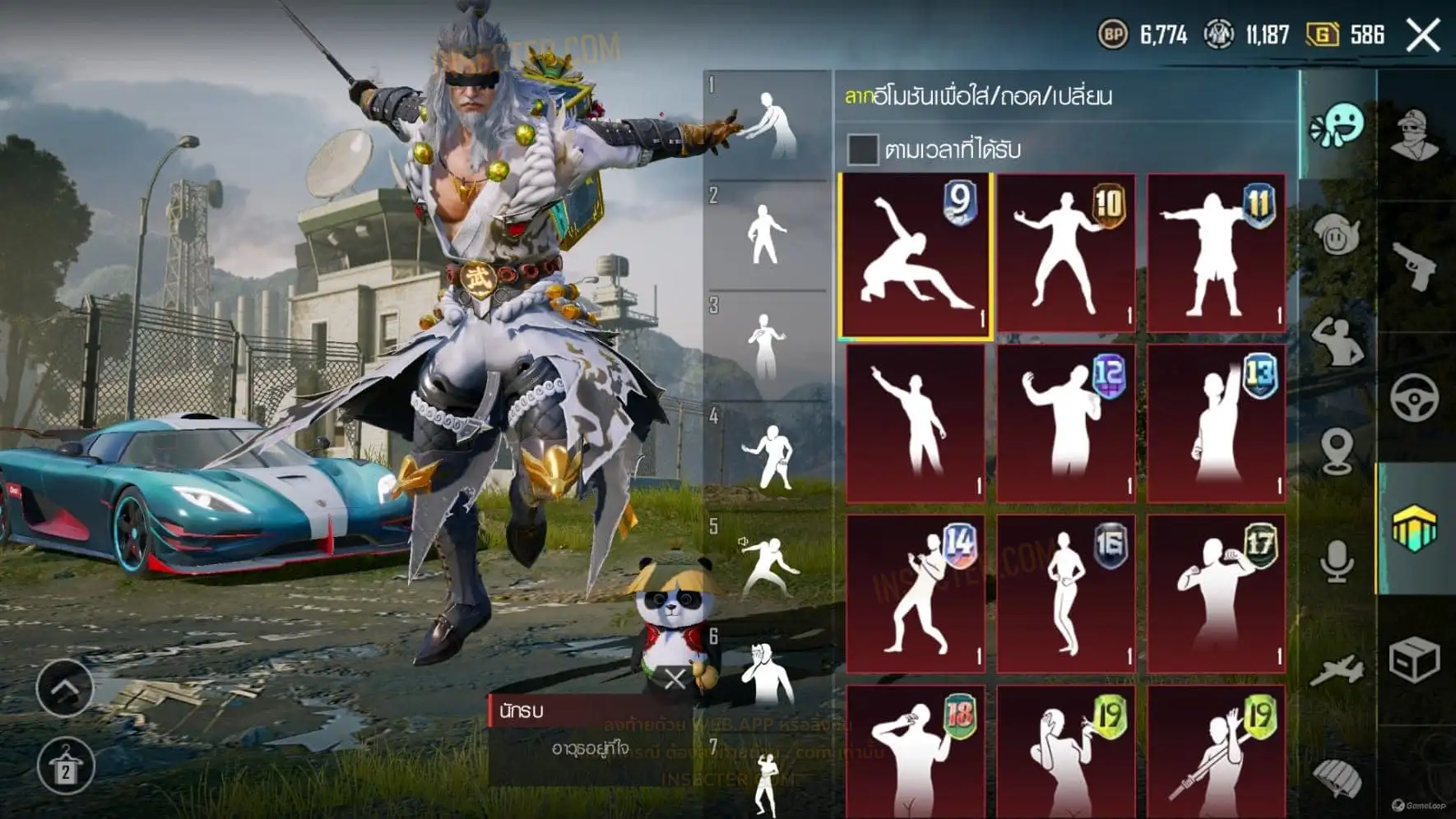Dismiss the panda companion with its X

pyautogui.click(x=675, y=679)
